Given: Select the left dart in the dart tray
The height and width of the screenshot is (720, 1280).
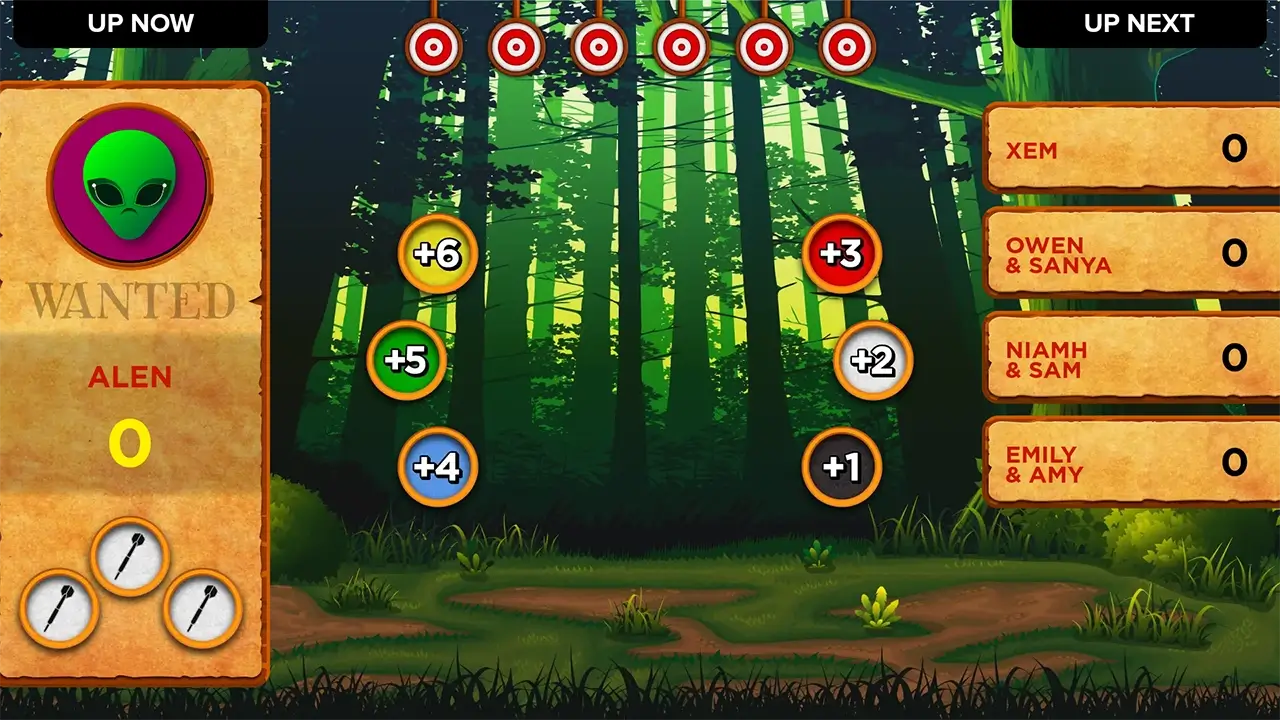Looking at the screenshot, I should (x=60, y=610).
